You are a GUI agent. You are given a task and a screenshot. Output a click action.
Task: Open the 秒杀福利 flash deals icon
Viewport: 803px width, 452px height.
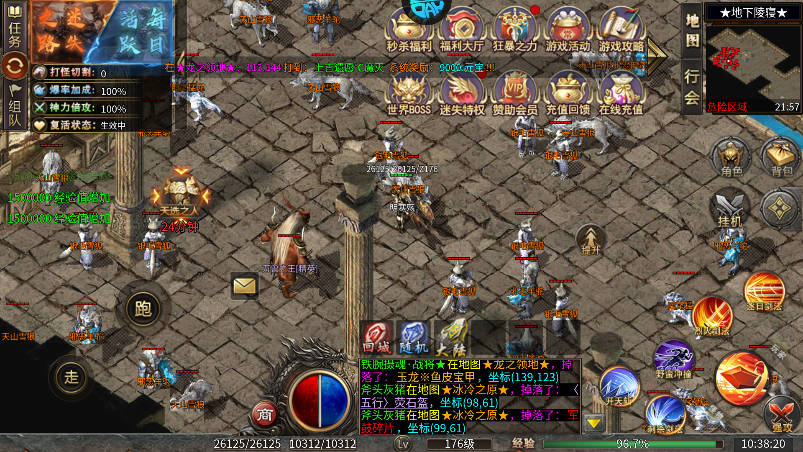click(x=408, y=28)
